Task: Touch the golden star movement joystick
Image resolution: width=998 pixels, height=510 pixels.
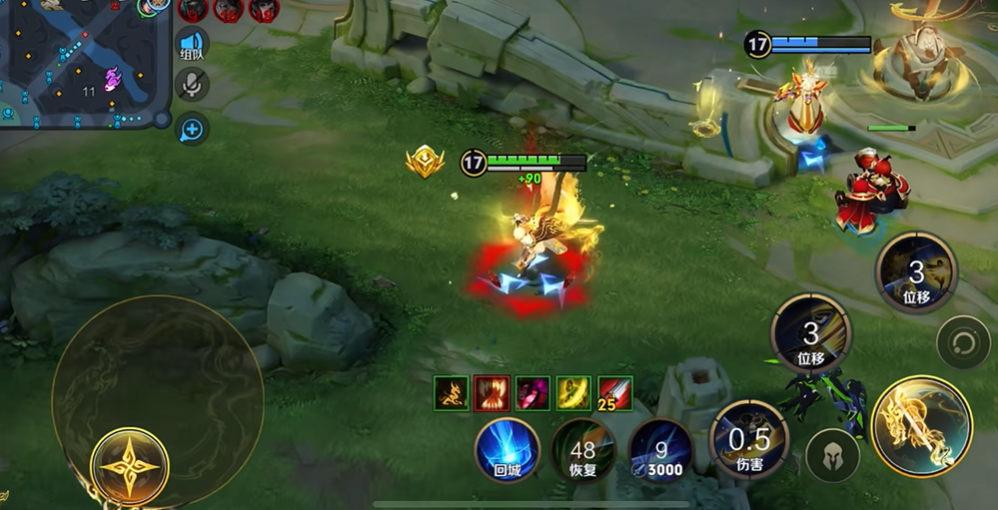Action: click(130, 467)
